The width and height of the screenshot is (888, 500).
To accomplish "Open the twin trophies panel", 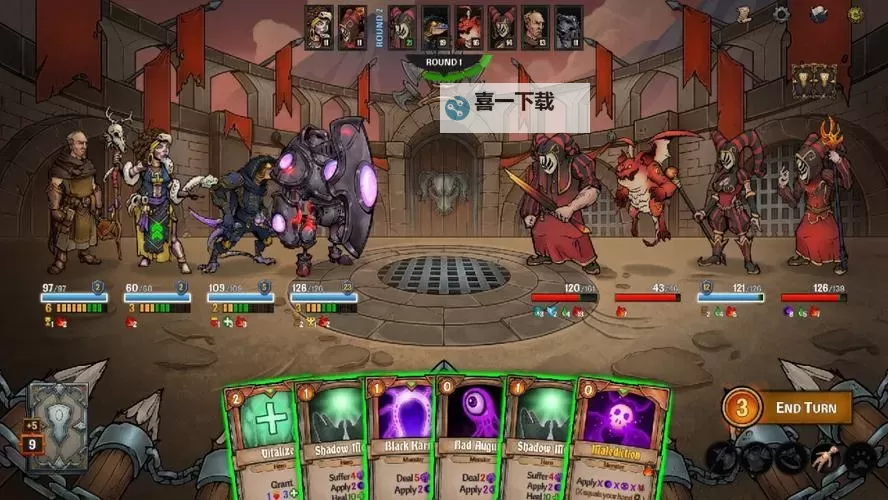I will pos(812,79).
